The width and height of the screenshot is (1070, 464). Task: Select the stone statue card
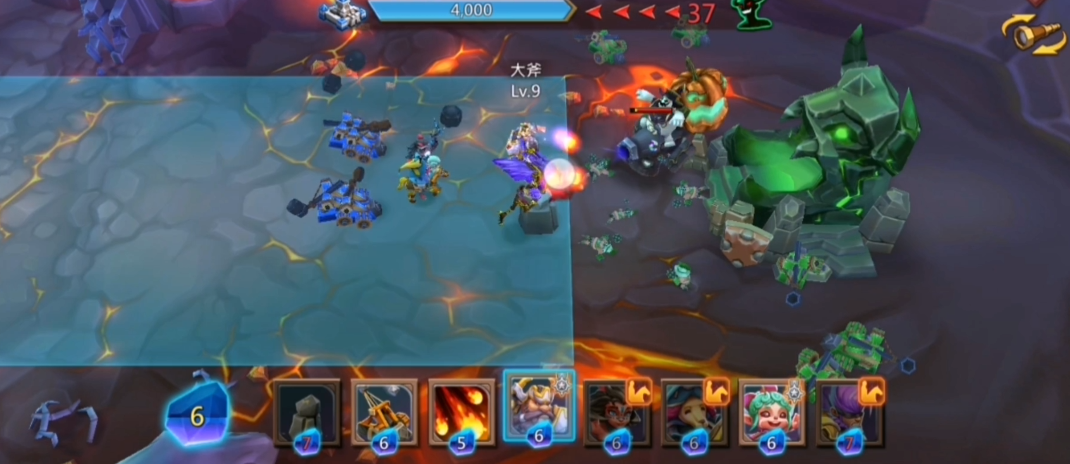point(306,412)
